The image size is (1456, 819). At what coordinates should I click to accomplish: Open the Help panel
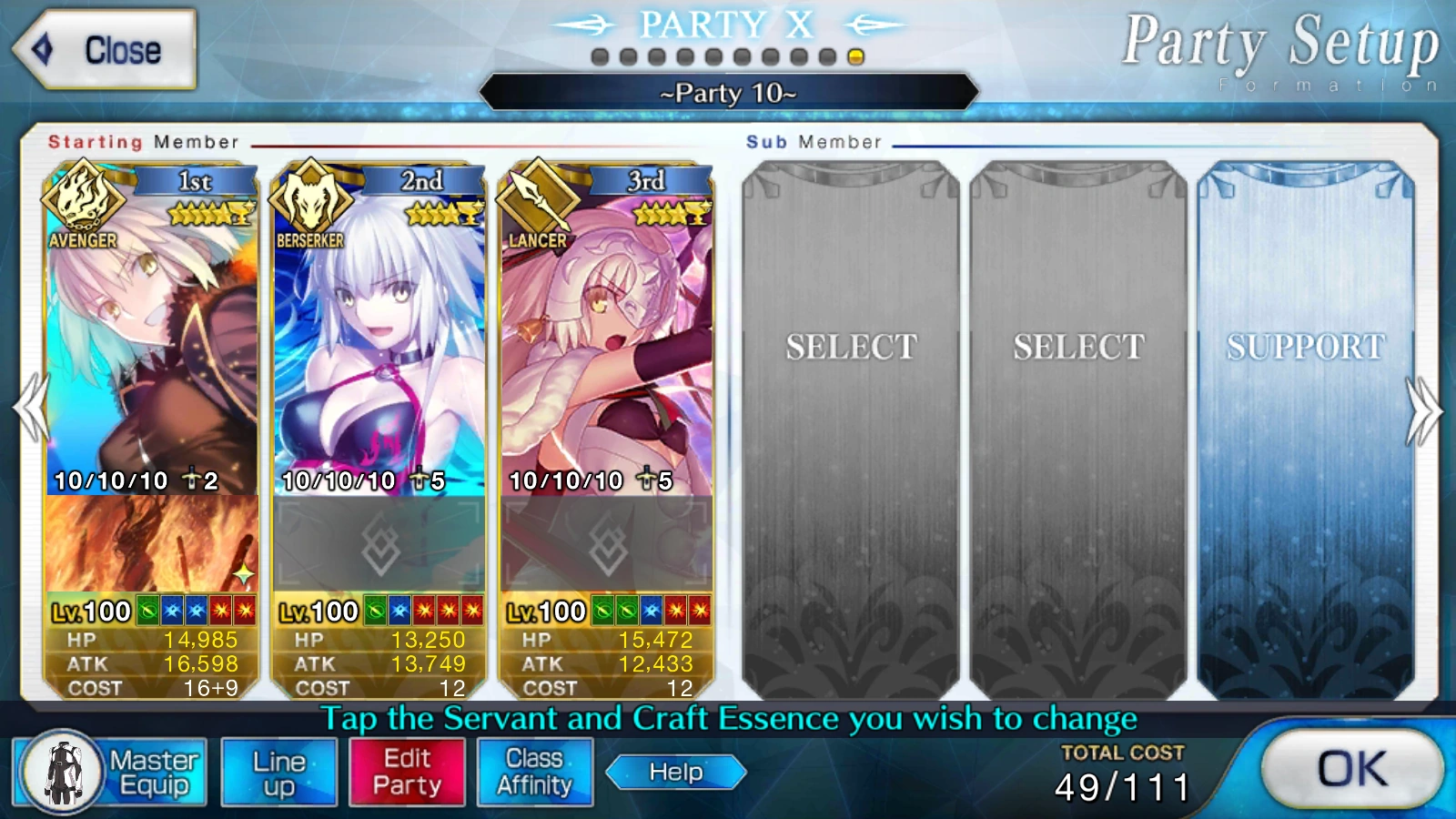[675, 773]
